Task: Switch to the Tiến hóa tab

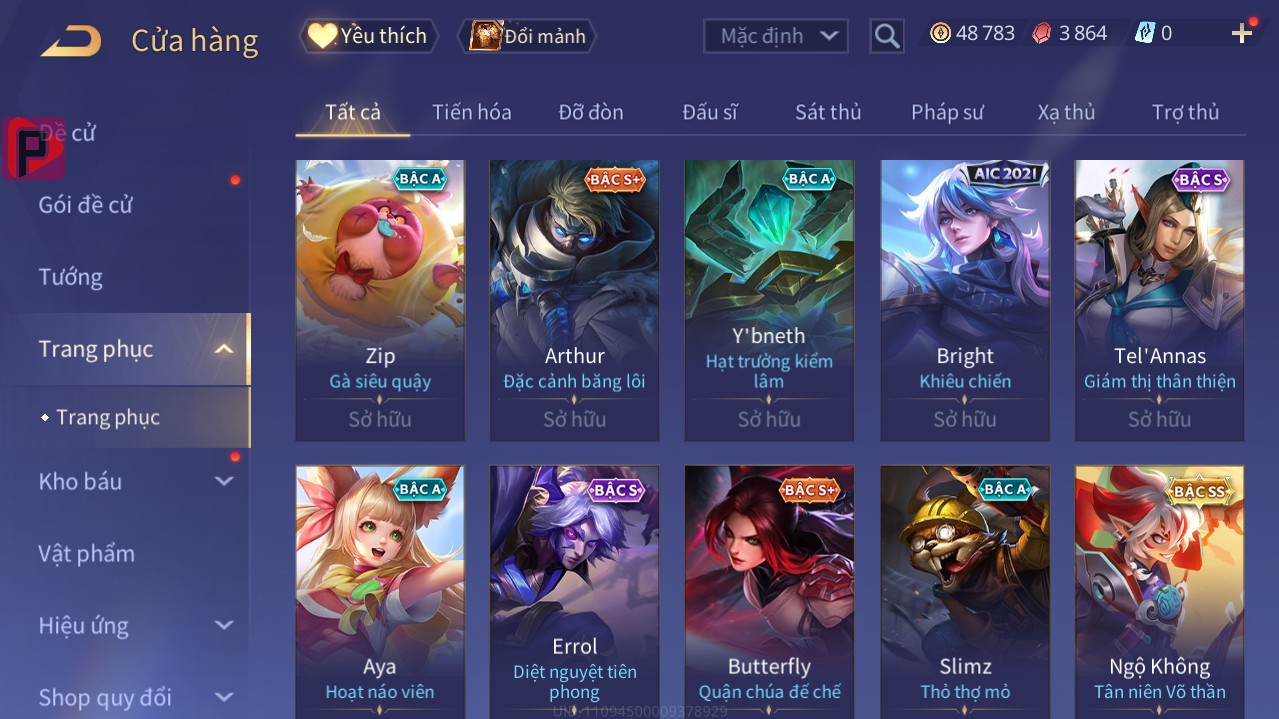Action: tap(471, 112)
